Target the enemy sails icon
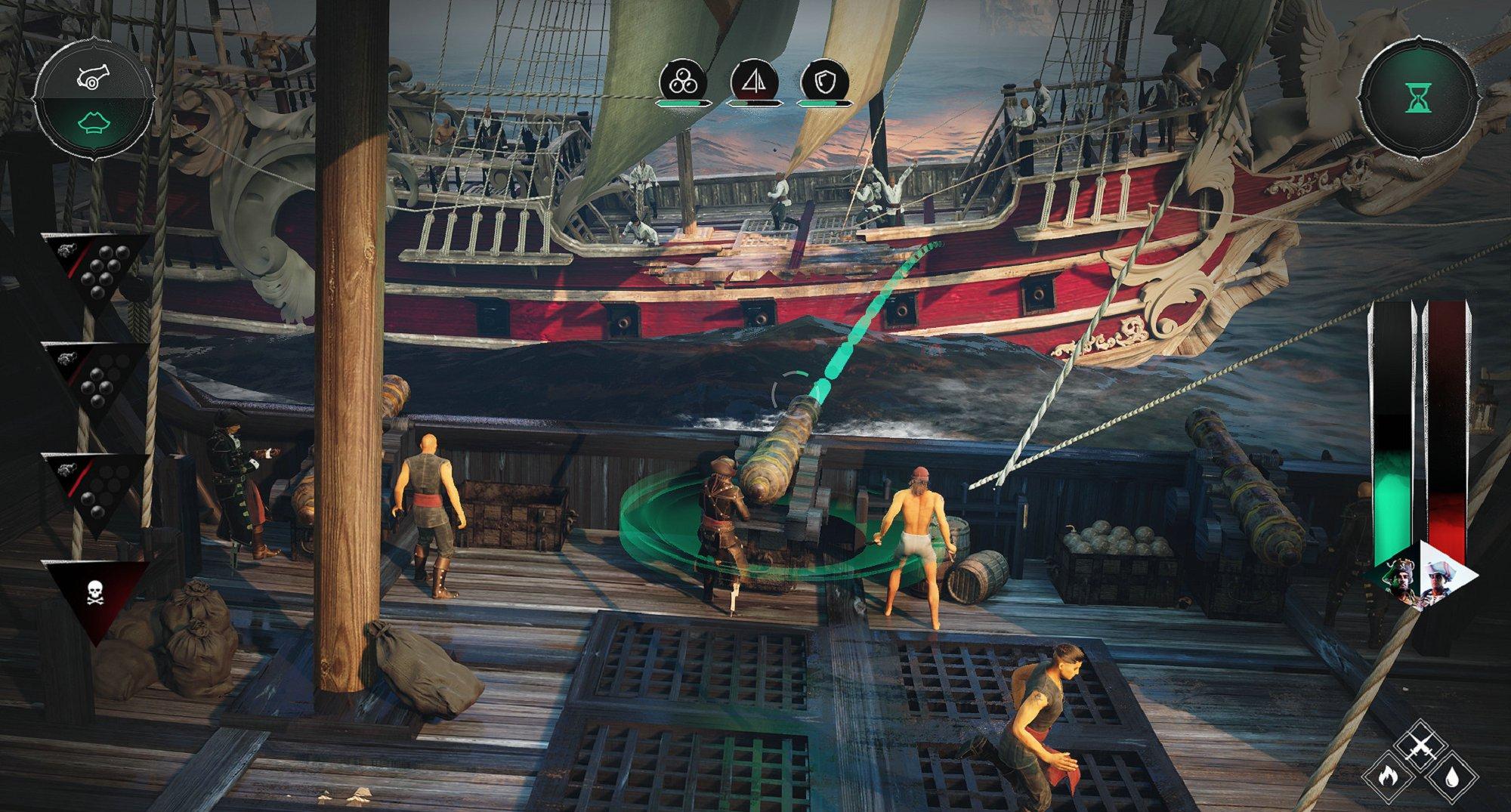This screenshot has width=1511, height=812. pos(753,82)
